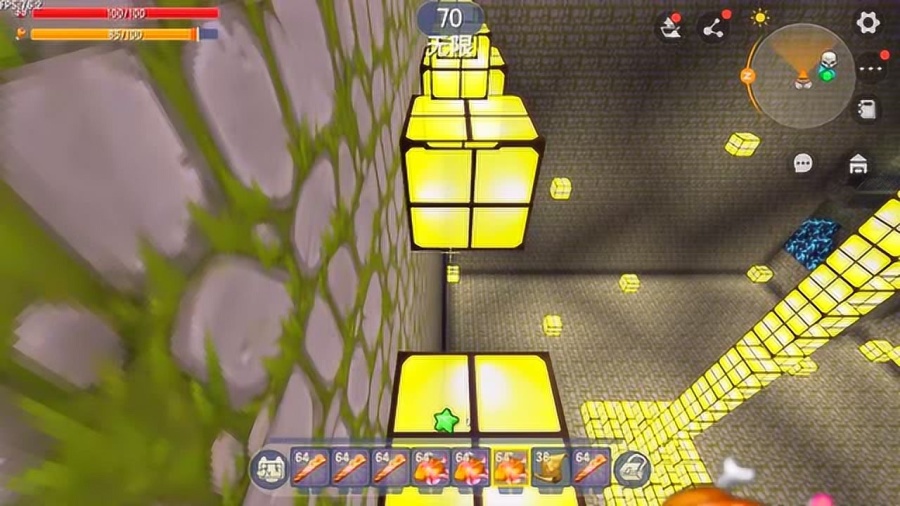Open the round button right of the hotbar
900x506 pixels.
click(632, 469)
